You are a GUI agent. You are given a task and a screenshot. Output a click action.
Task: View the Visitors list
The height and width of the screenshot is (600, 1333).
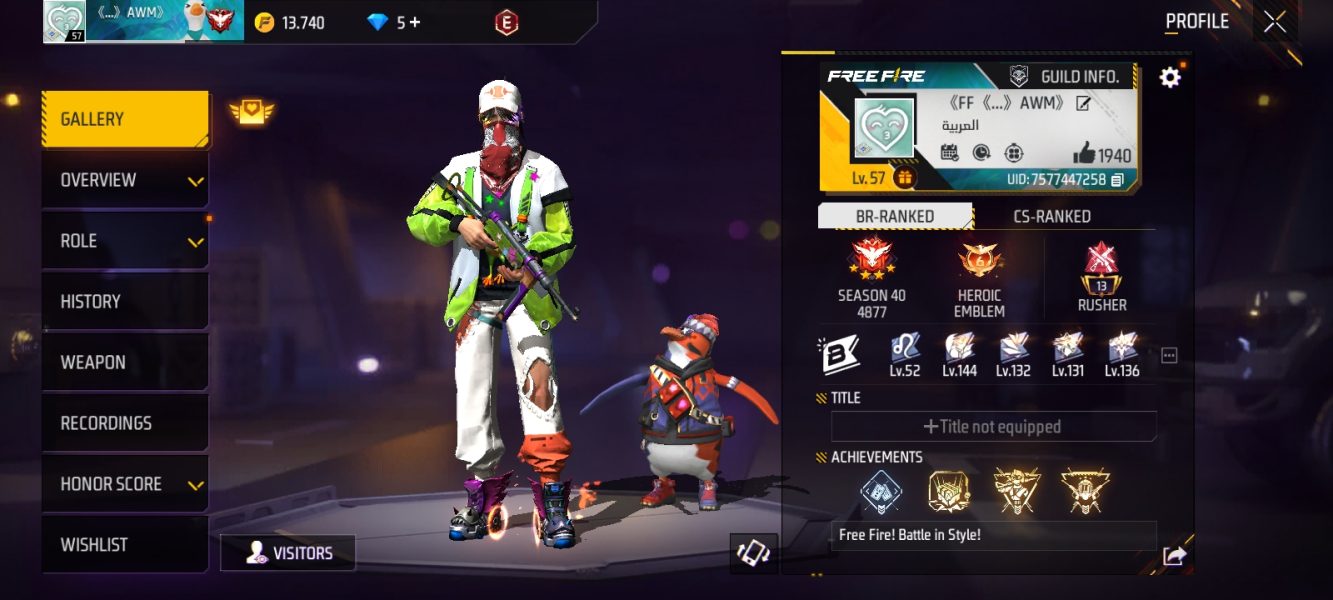[288, 553]
